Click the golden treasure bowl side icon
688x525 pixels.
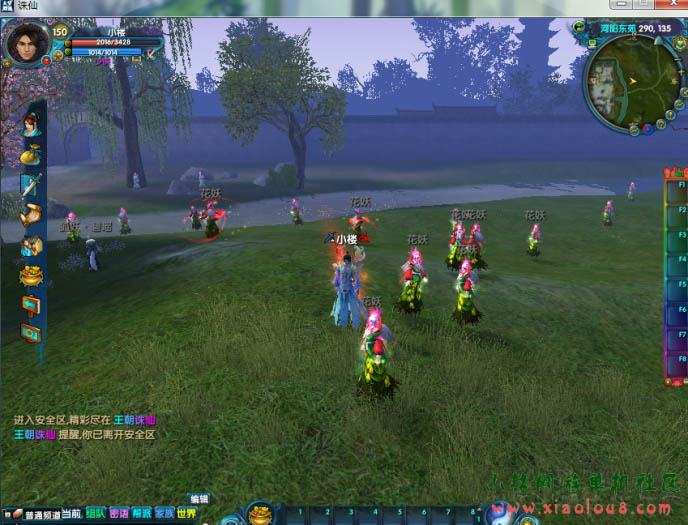coord(31,274)
